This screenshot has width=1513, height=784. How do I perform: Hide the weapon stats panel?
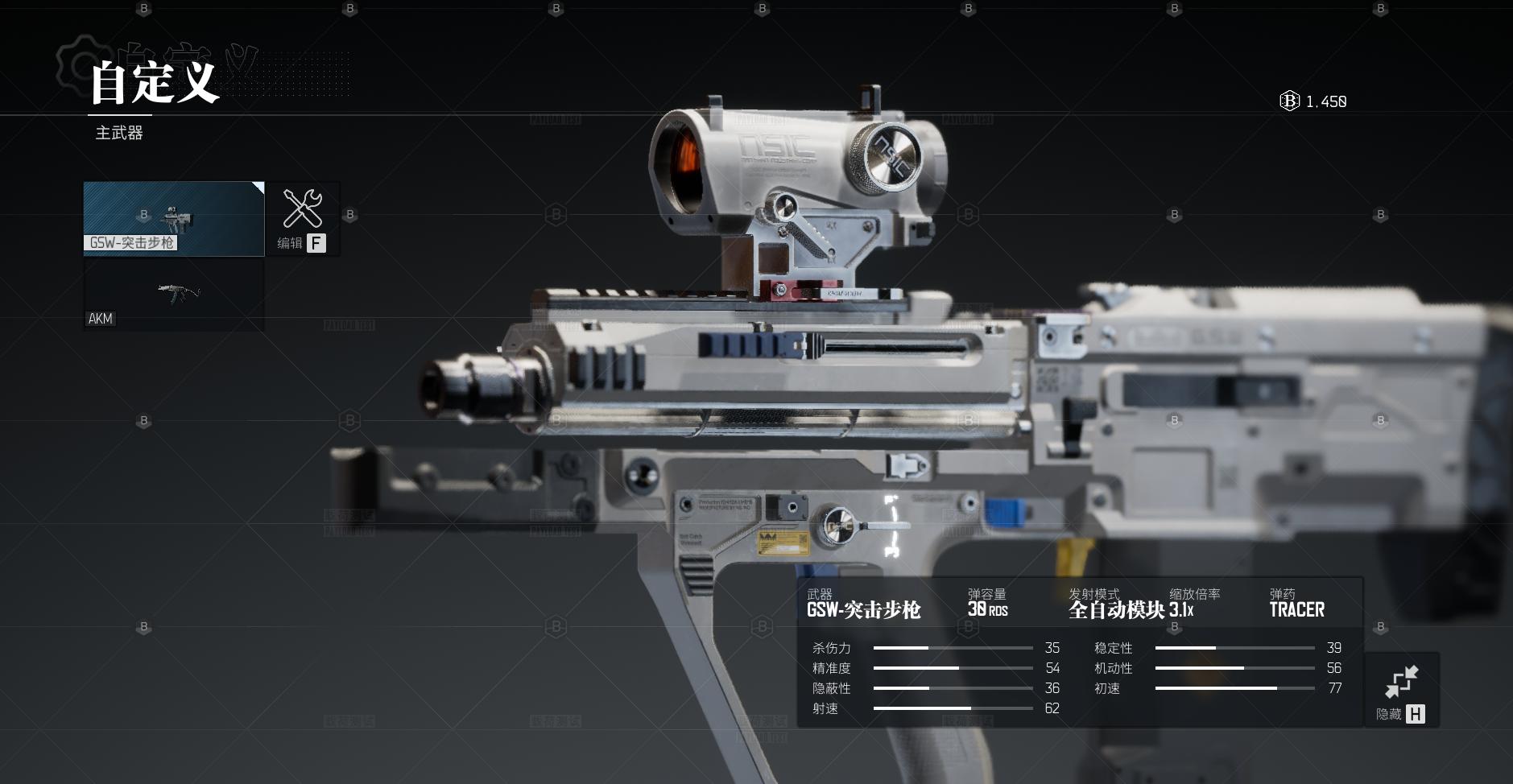tap(1401, 691)
